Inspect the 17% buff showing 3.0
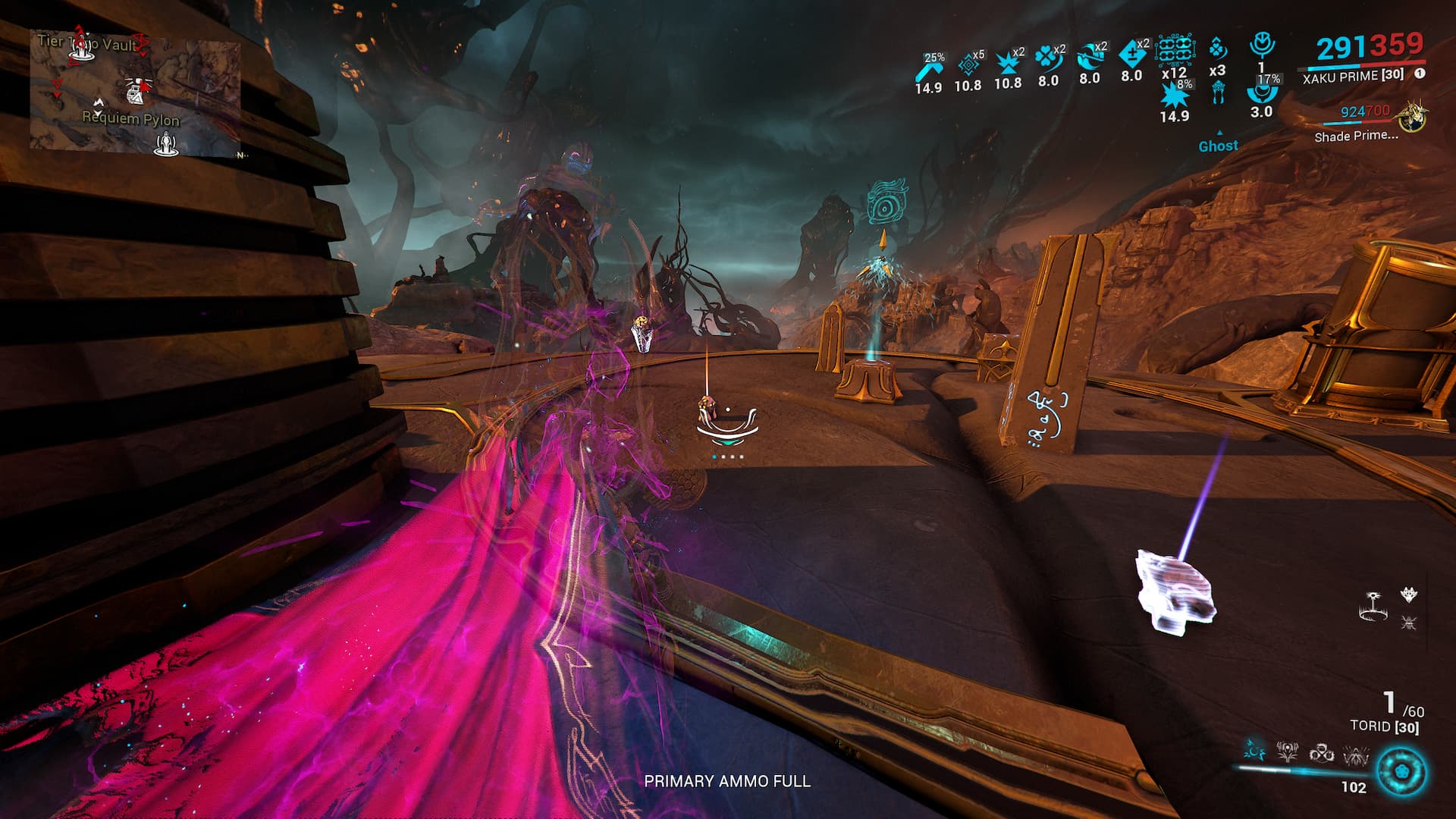 (1262, 93)
